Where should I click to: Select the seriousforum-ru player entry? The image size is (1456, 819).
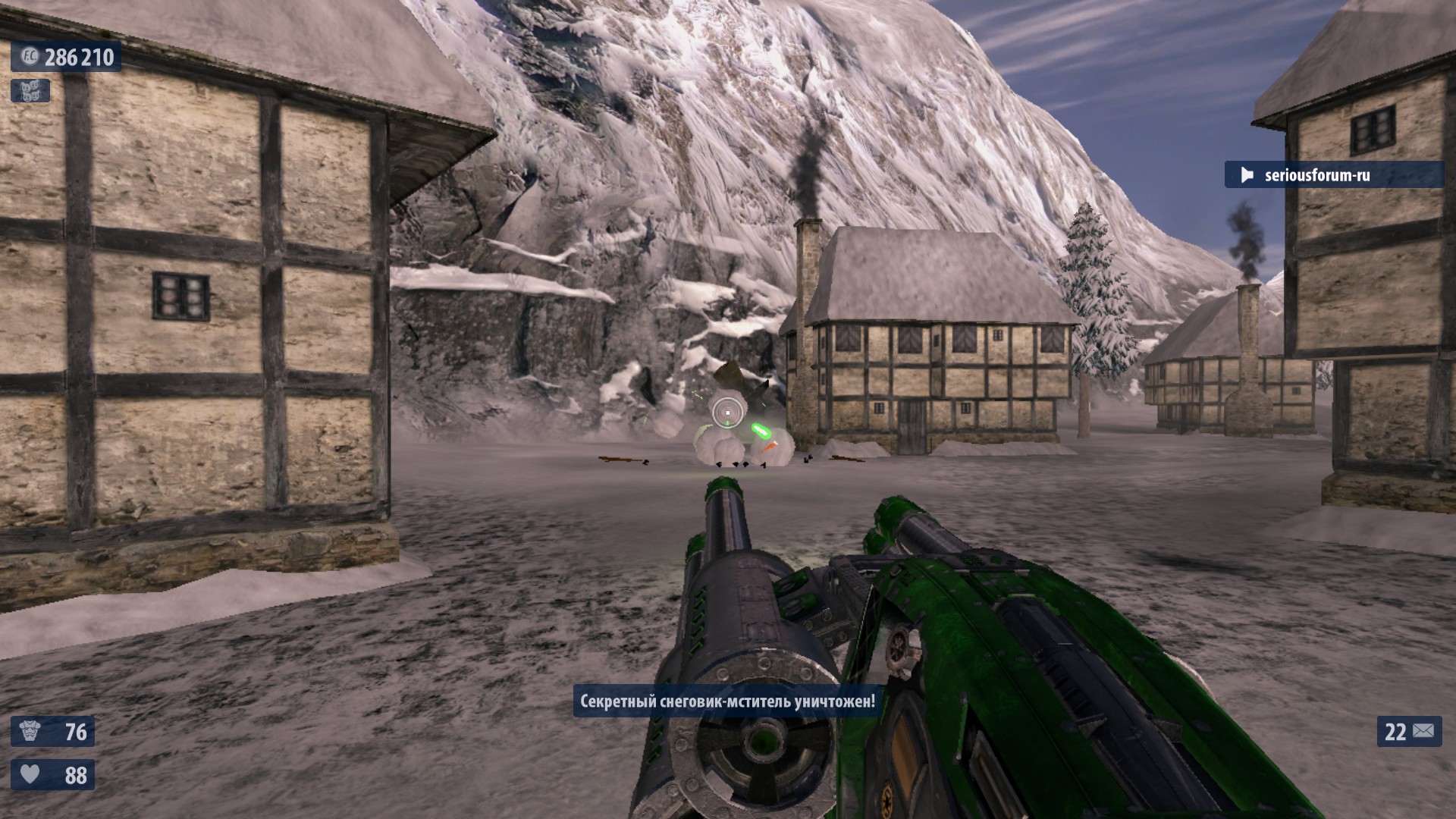(1316, 175)
